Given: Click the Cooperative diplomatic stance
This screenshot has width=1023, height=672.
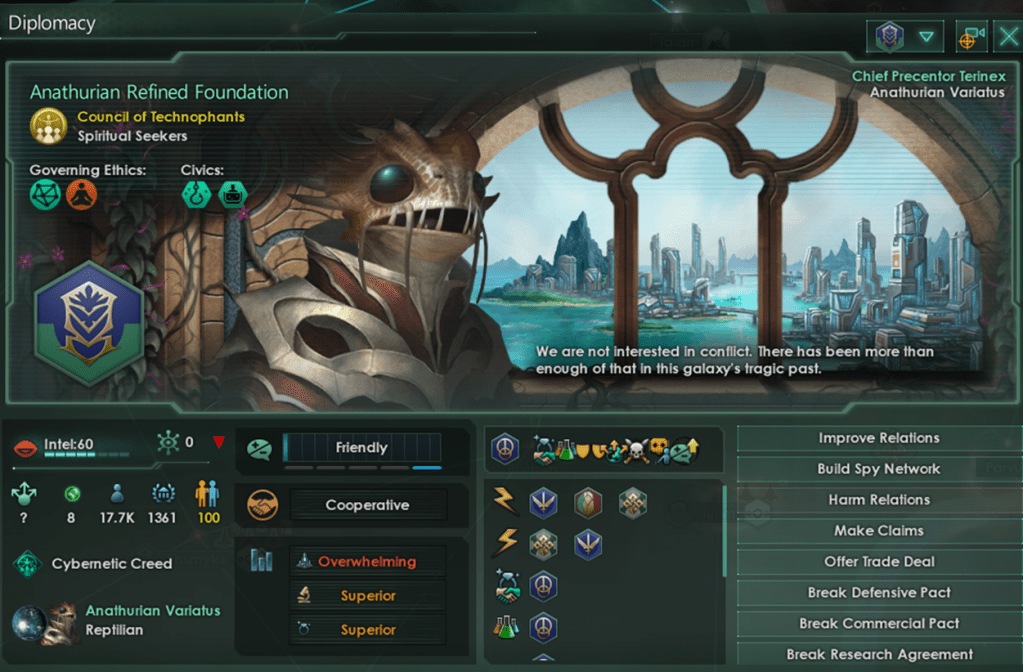Looking at the screenshot, I should click(366, 505).
